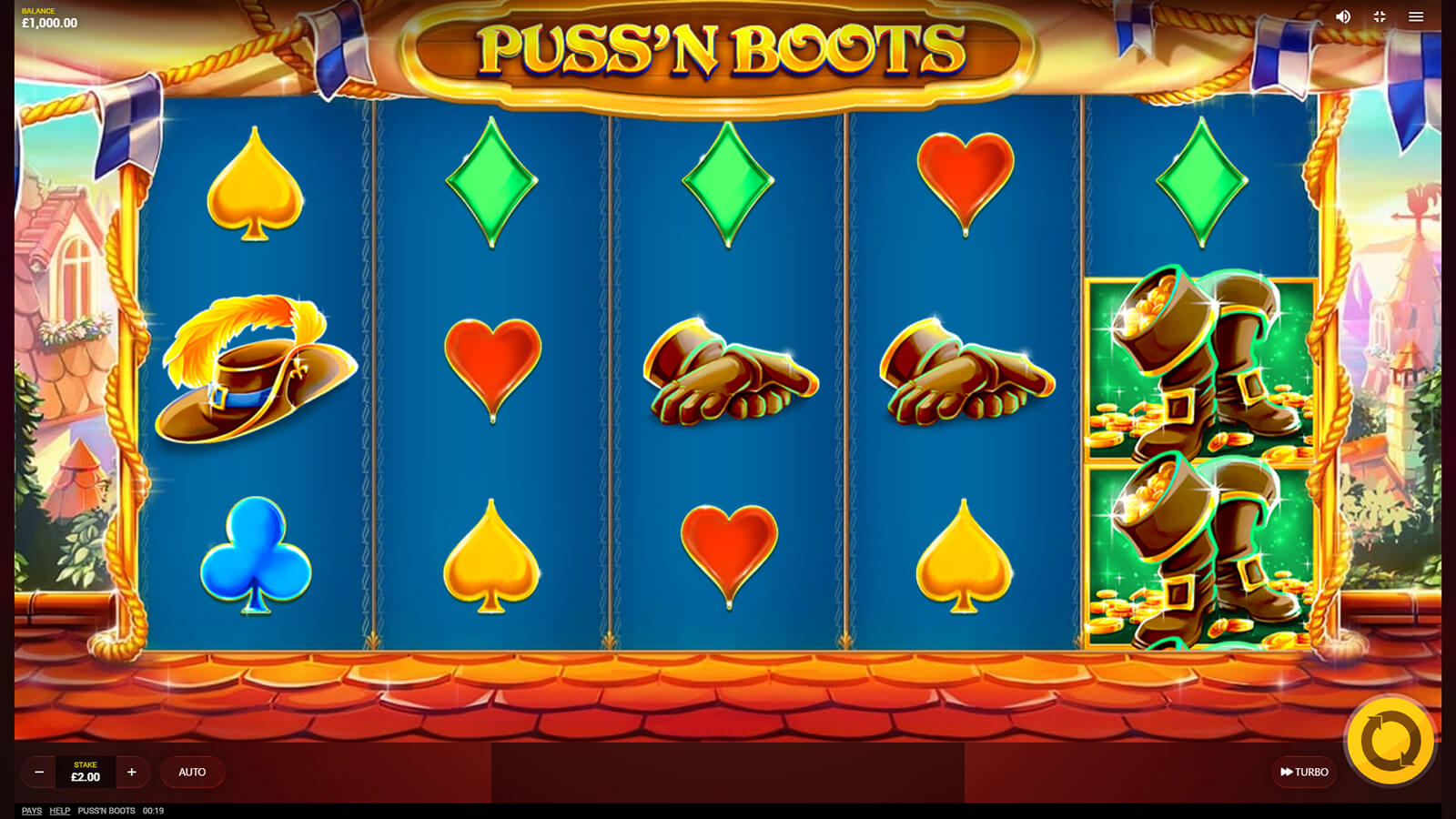The image size is (1456, 819).
Task: Open the Pays table link
Action: [x=32, y=811]
